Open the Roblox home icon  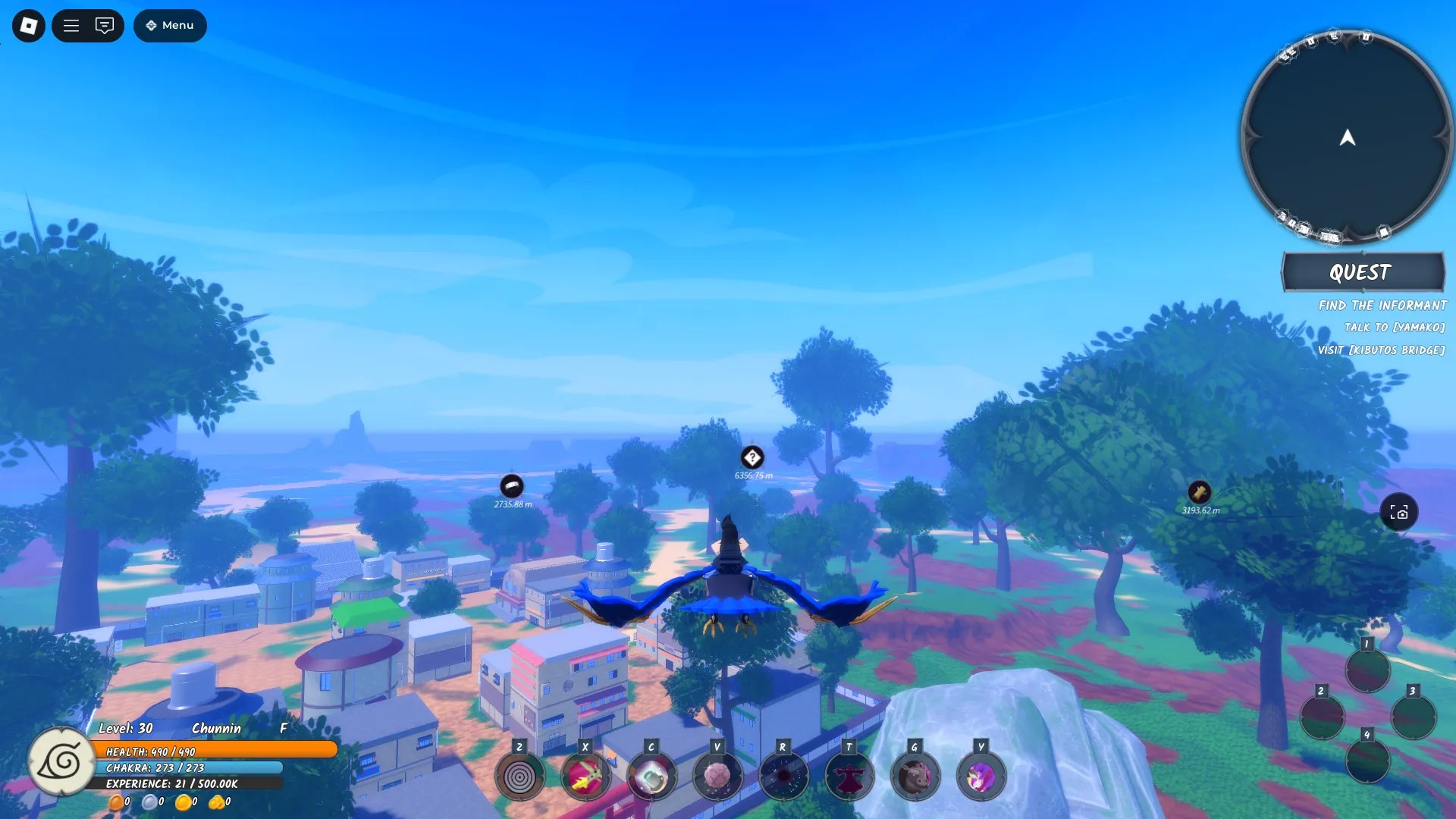(28, 25)
